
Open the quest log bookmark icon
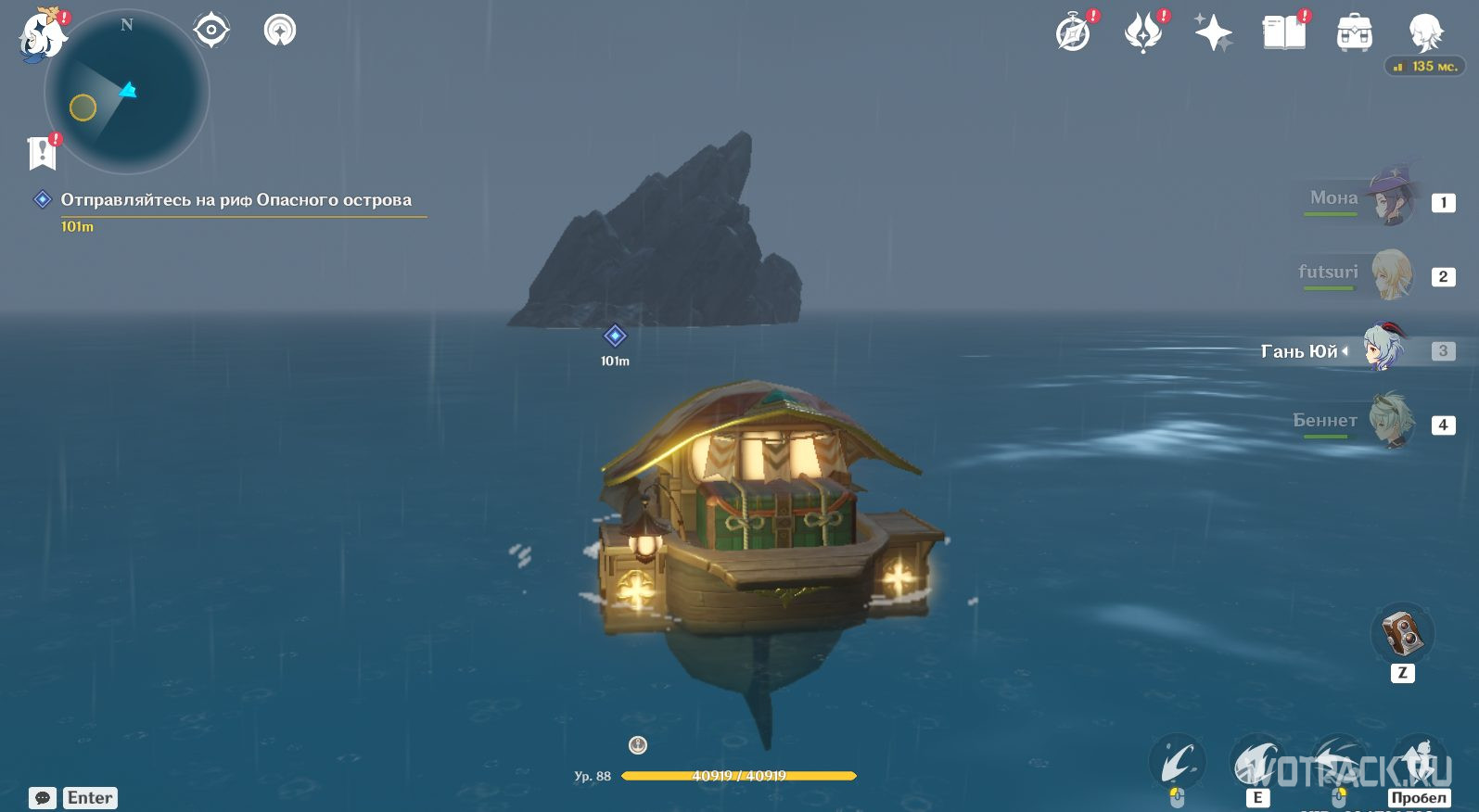point(43,153)
